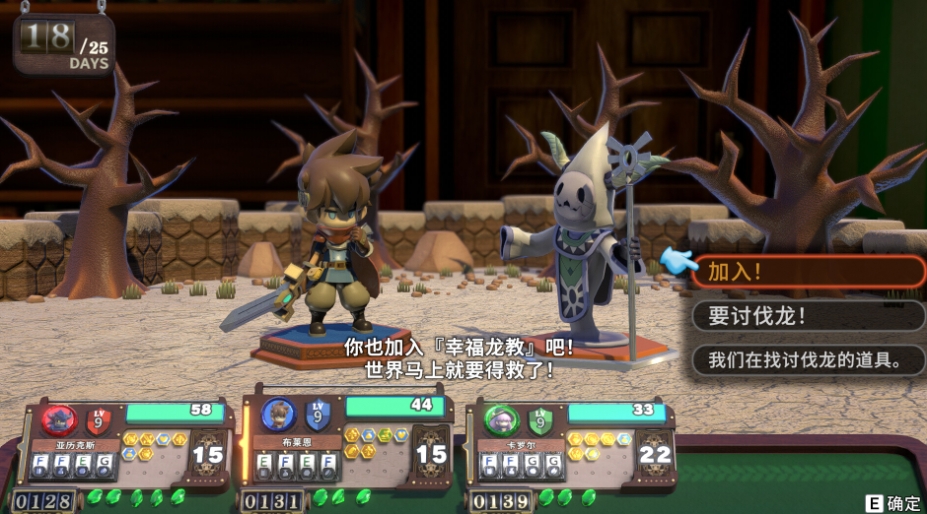Choose the 加入！ dialogue reply
The height and width of the screenshot is (514, 927).
click(807, 271)
